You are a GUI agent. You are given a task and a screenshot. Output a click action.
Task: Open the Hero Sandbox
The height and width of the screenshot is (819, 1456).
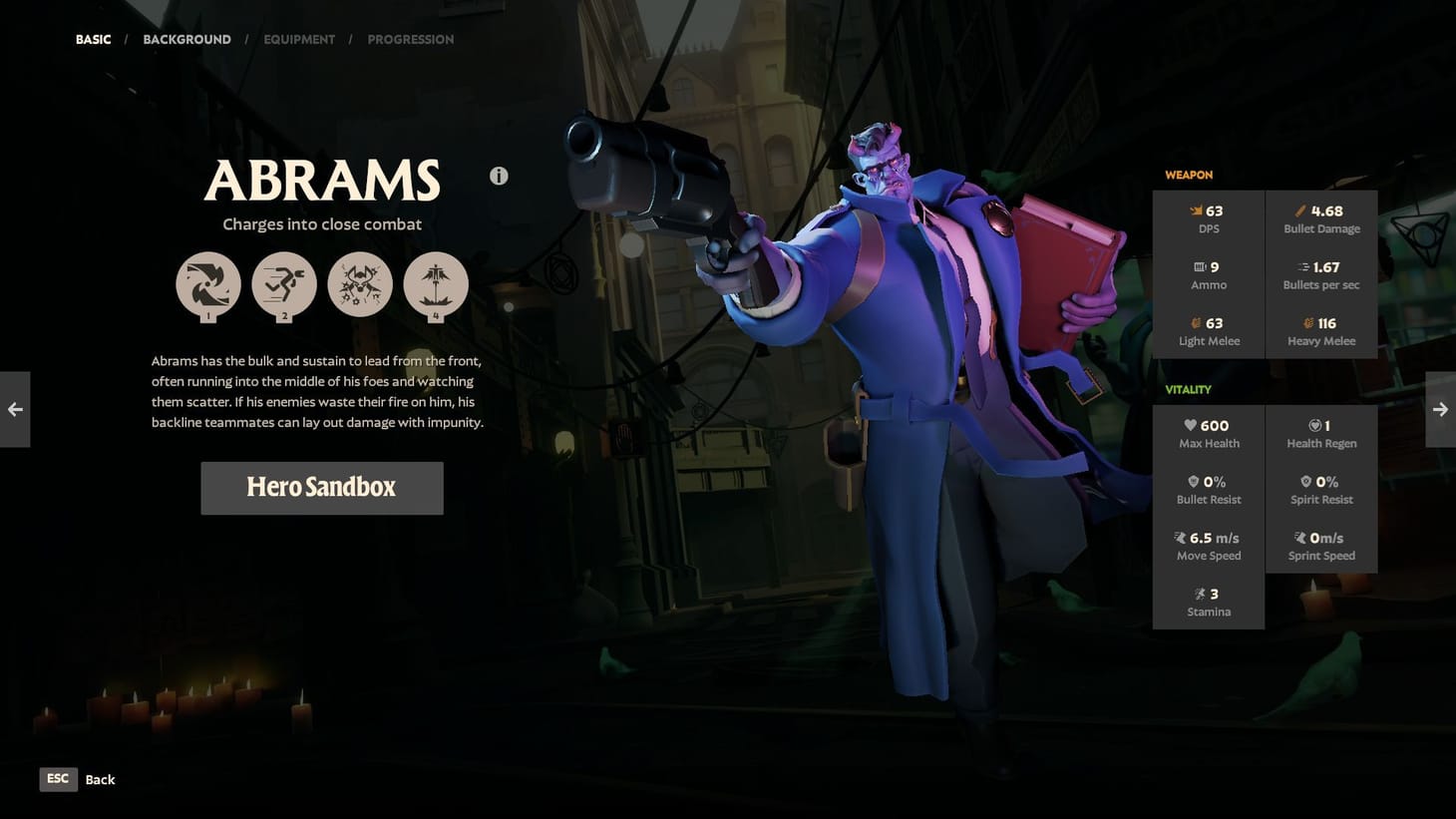click(321, 488)
